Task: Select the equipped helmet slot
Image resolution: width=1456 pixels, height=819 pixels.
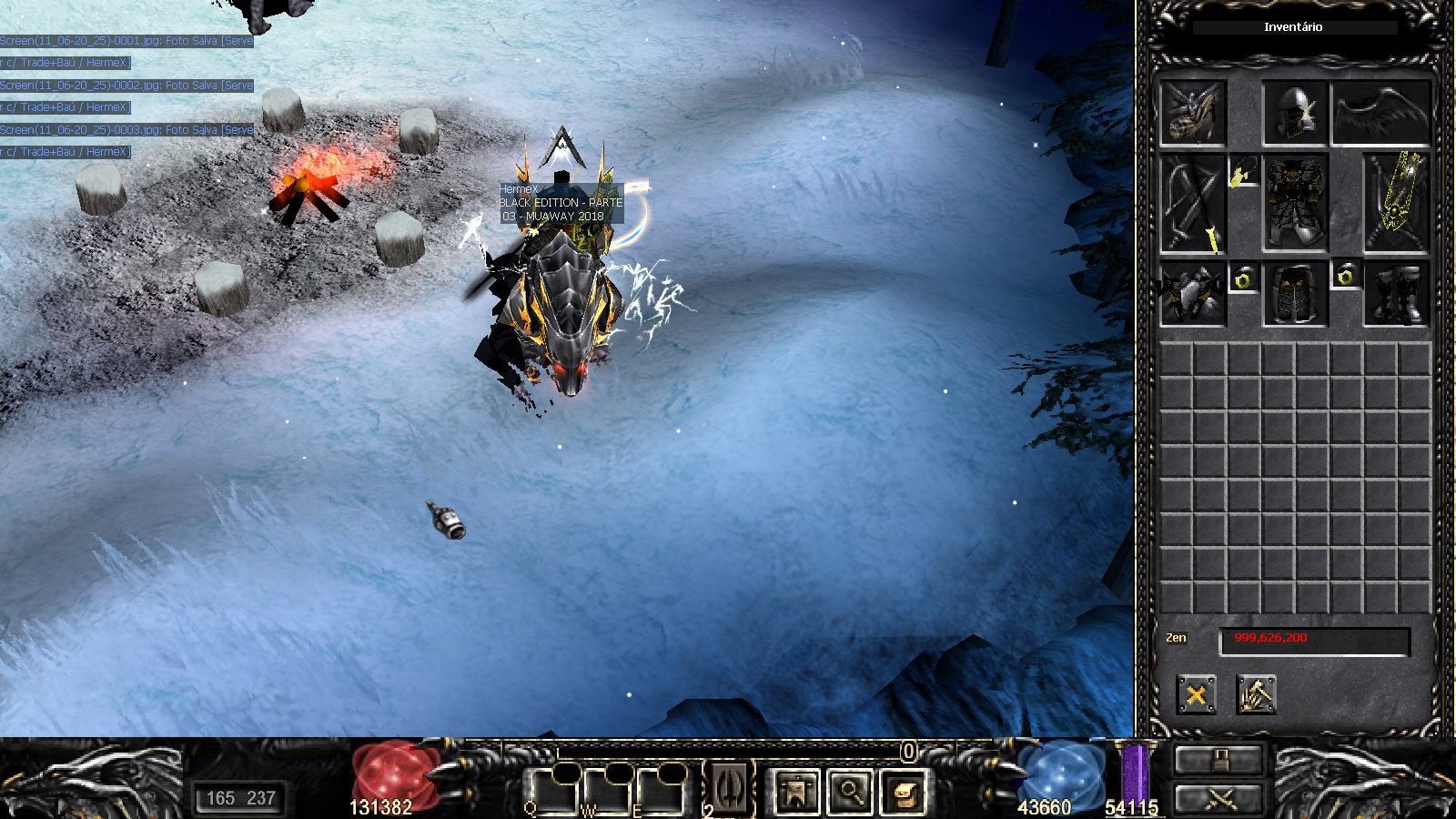Action: coord(1295,113)
